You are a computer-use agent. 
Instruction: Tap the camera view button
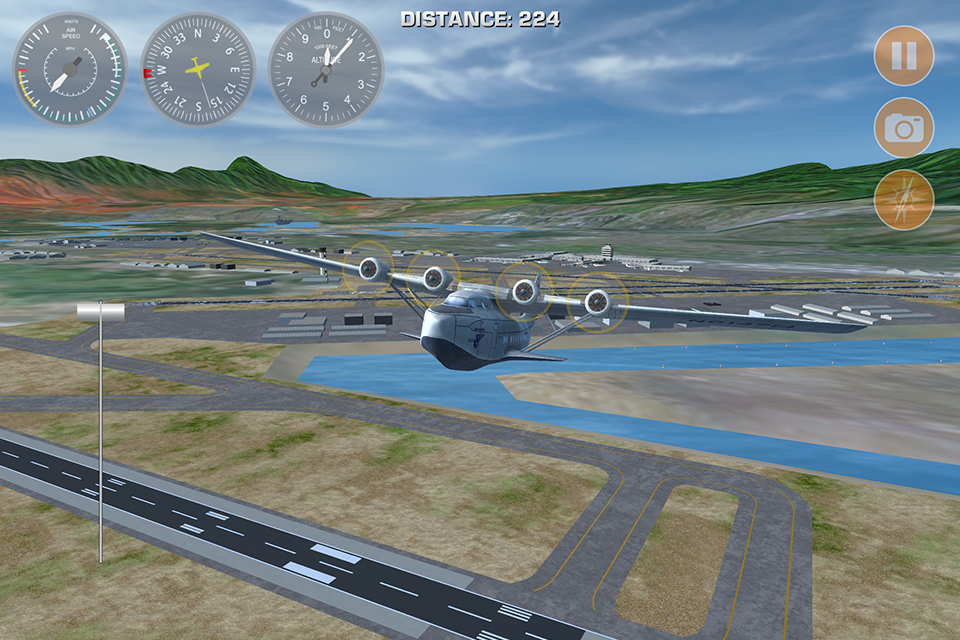click(904, 127)
